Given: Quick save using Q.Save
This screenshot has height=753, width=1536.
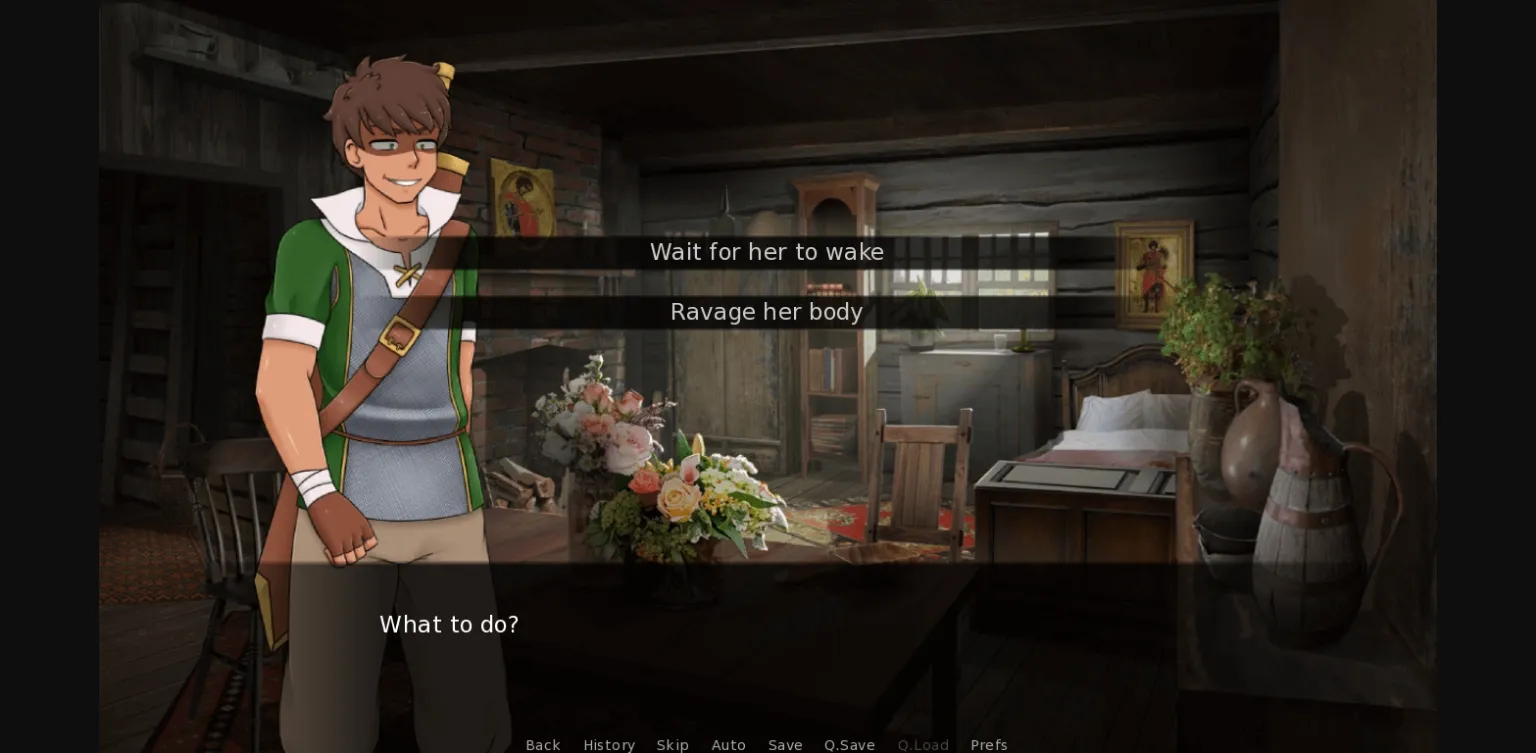Looking at the screenshot, I should coord(849,745).
